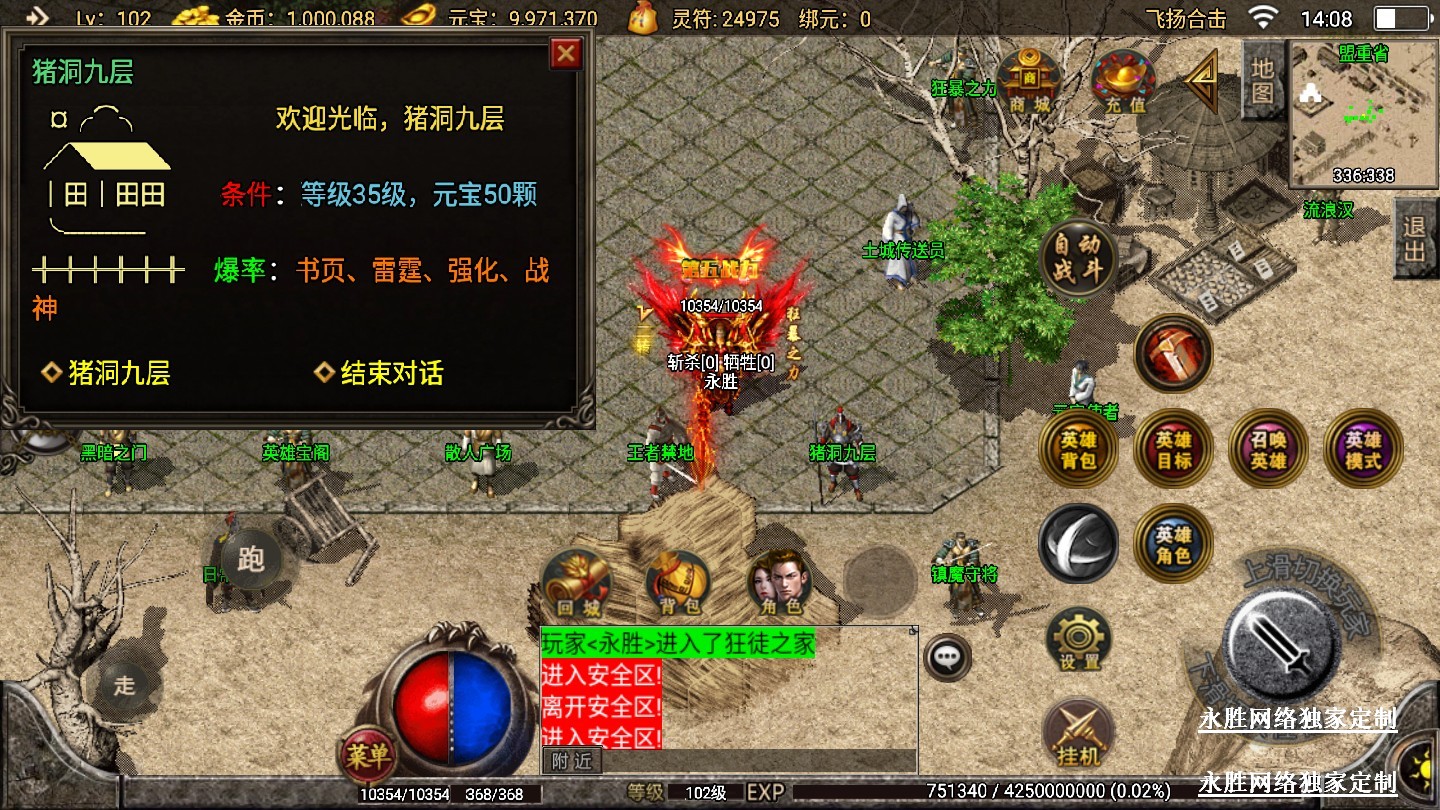
Task: Close the 猪洞九层 dialogue window
Action: [566, 53]
